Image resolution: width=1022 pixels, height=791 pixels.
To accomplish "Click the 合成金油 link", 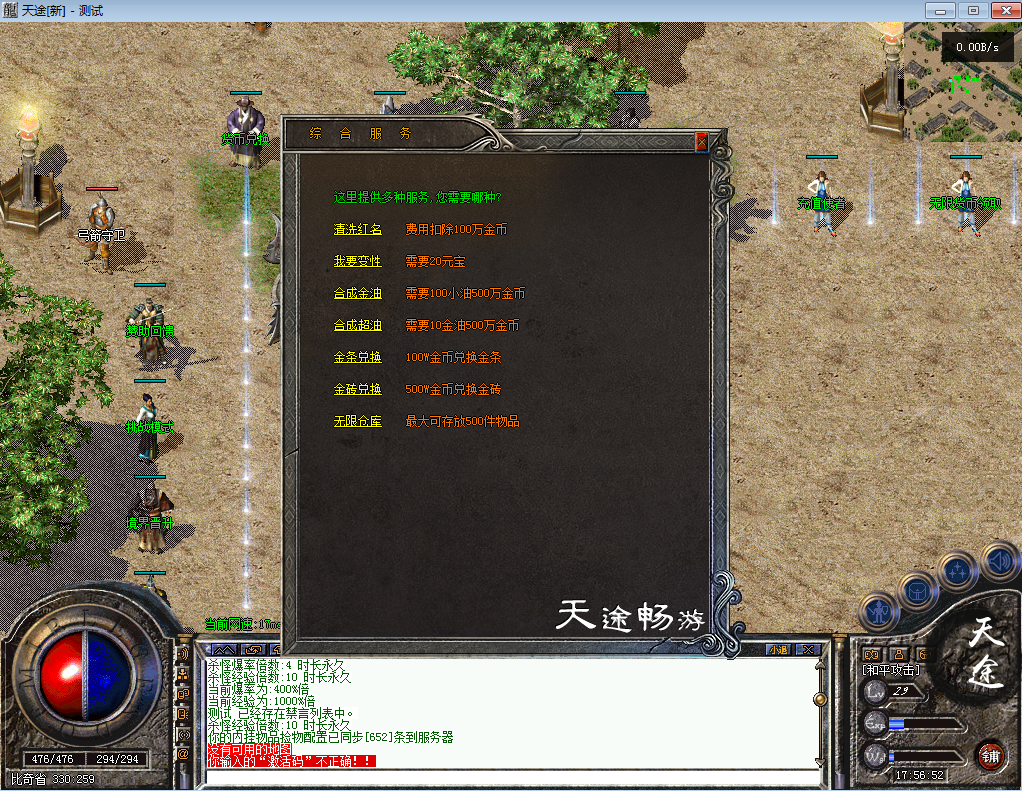I will (358, 294).
